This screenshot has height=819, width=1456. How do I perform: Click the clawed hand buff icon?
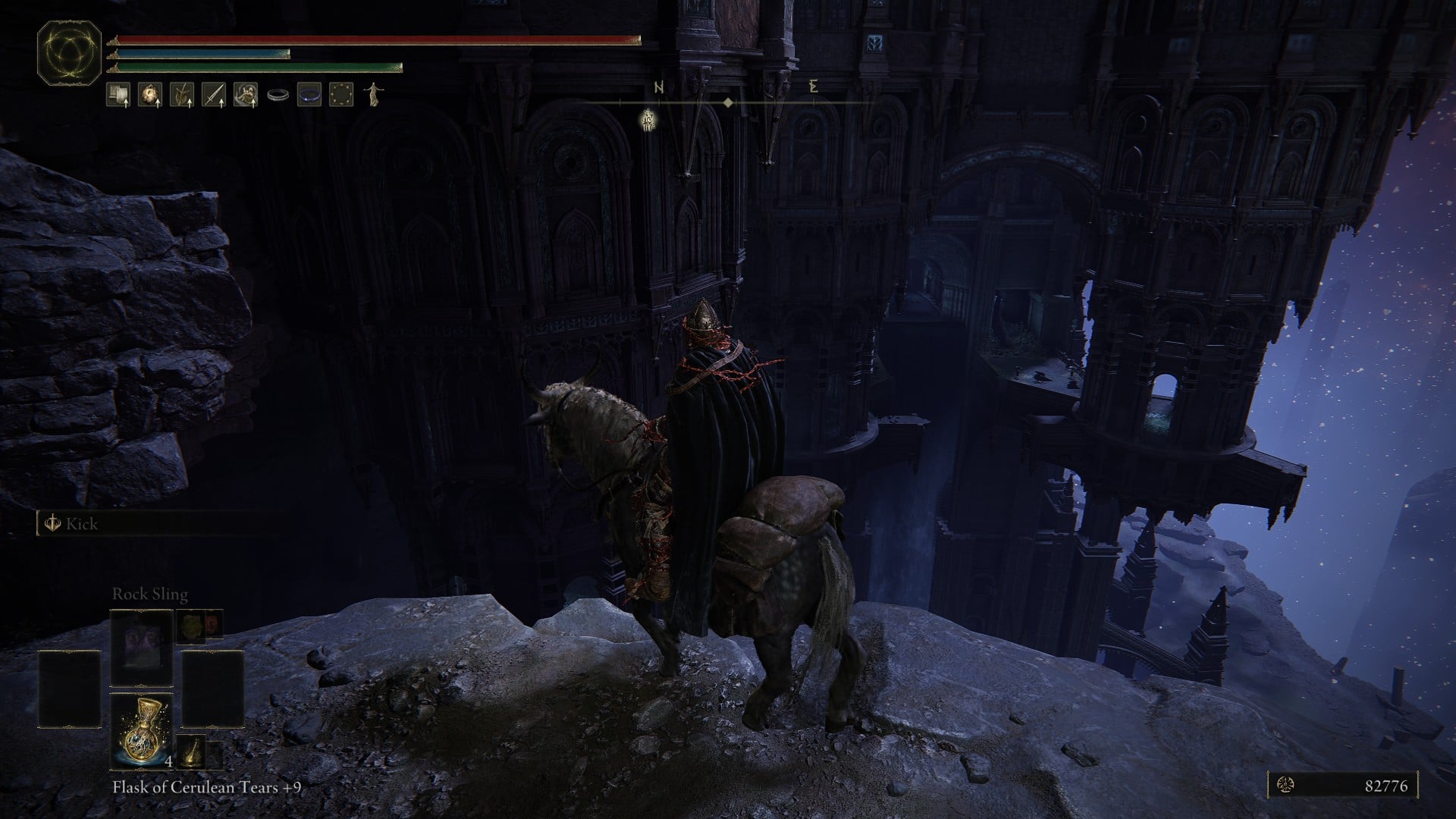pos(245,95)
